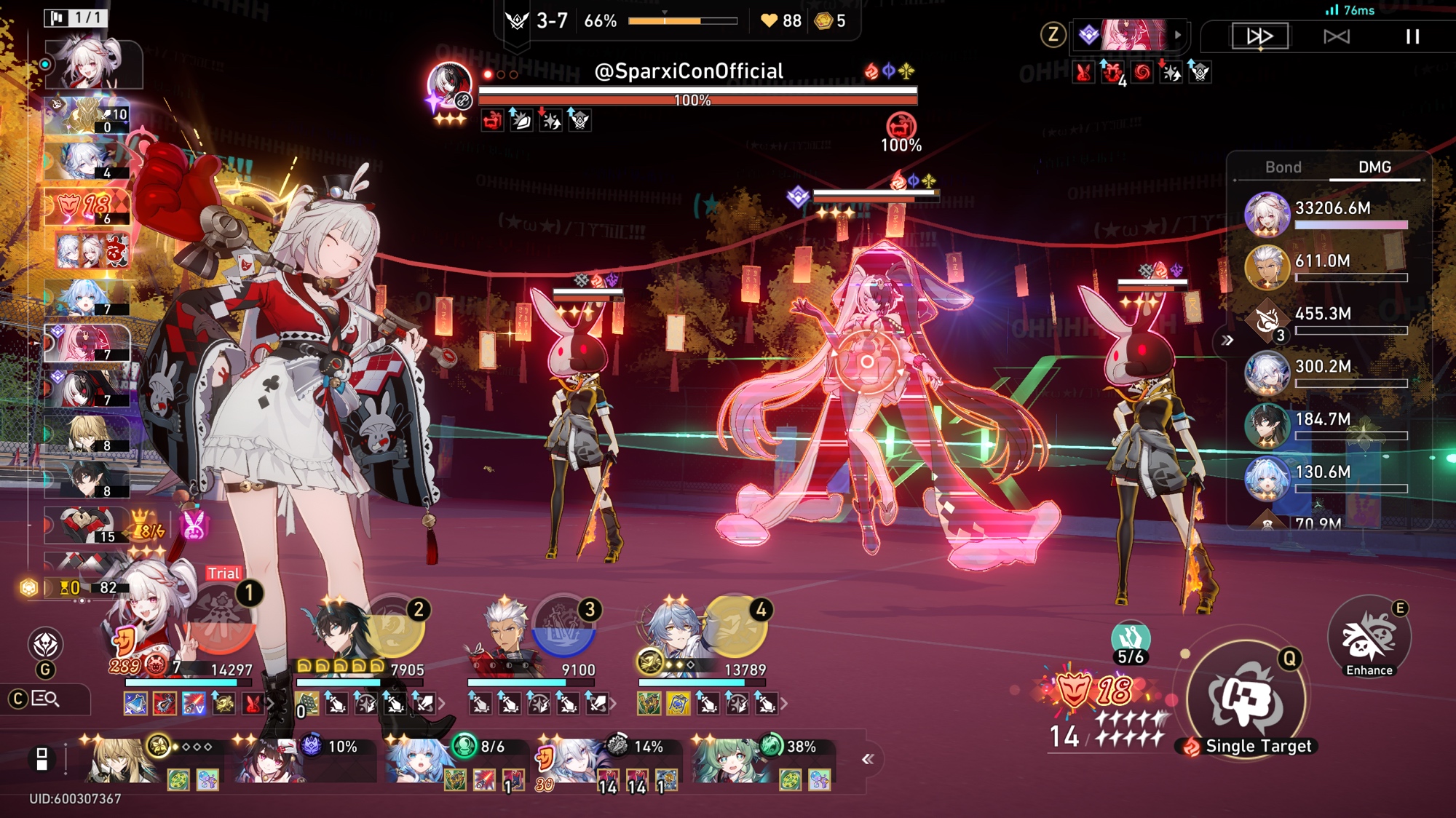
Task: Toggle the auto-battle button
Action: [1337, 36]
